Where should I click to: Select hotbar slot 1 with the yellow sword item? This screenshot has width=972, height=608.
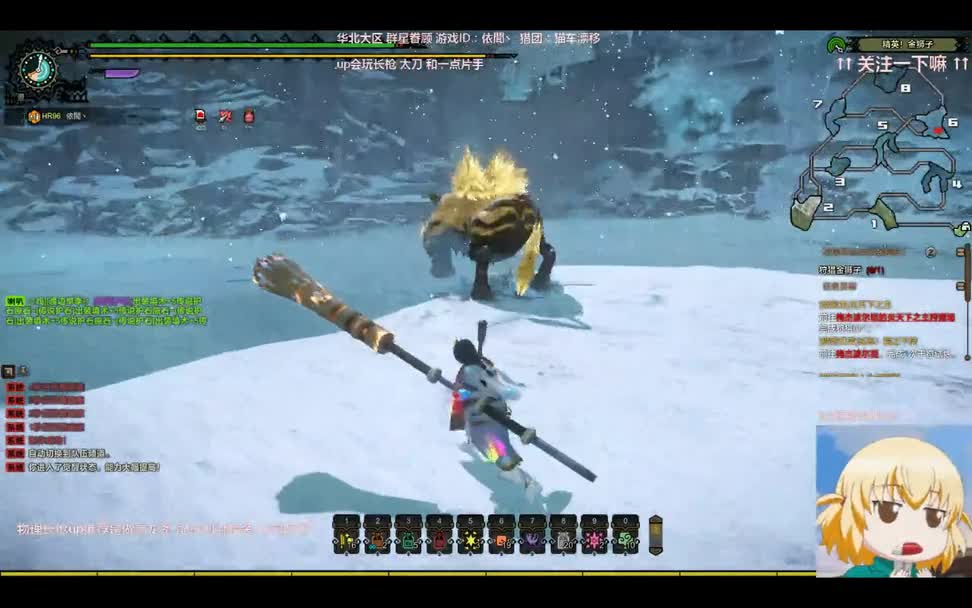pyautogui.click(x=346, y=536)
